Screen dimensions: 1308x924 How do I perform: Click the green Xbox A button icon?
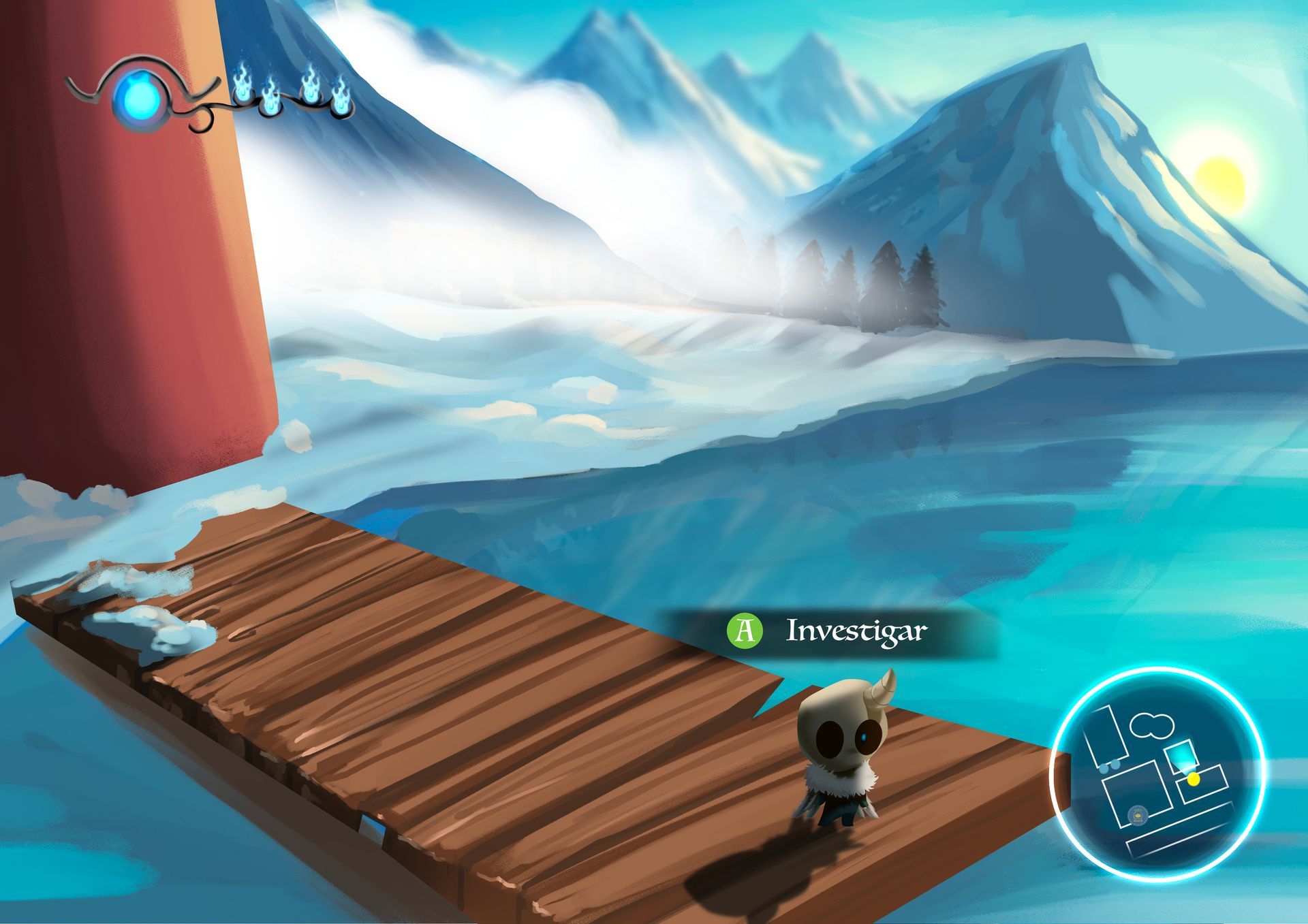[x=745, y=630]
